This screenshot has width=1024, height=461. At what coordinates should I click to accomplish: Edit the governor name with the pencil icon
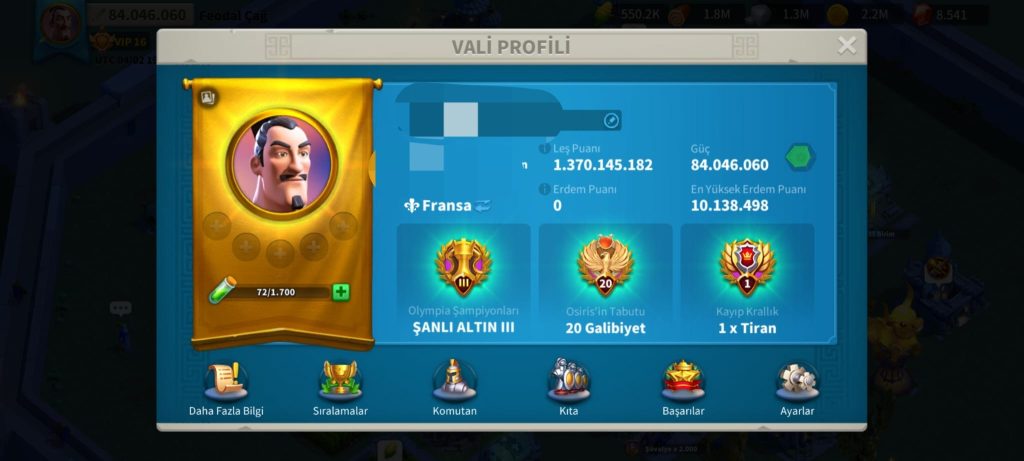pos(611,121)
